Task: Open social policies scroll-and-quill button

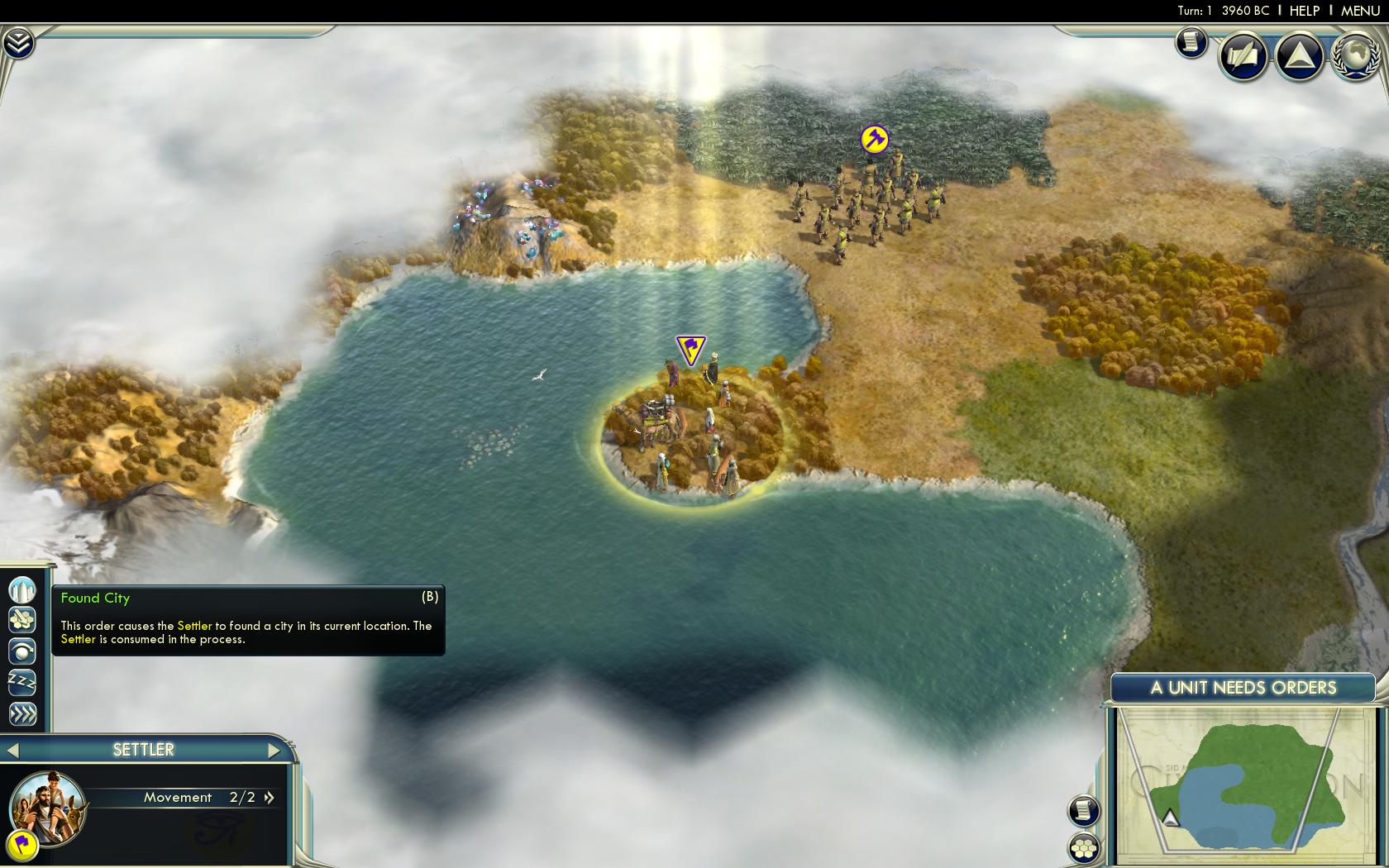Action: click(1243, 55)
